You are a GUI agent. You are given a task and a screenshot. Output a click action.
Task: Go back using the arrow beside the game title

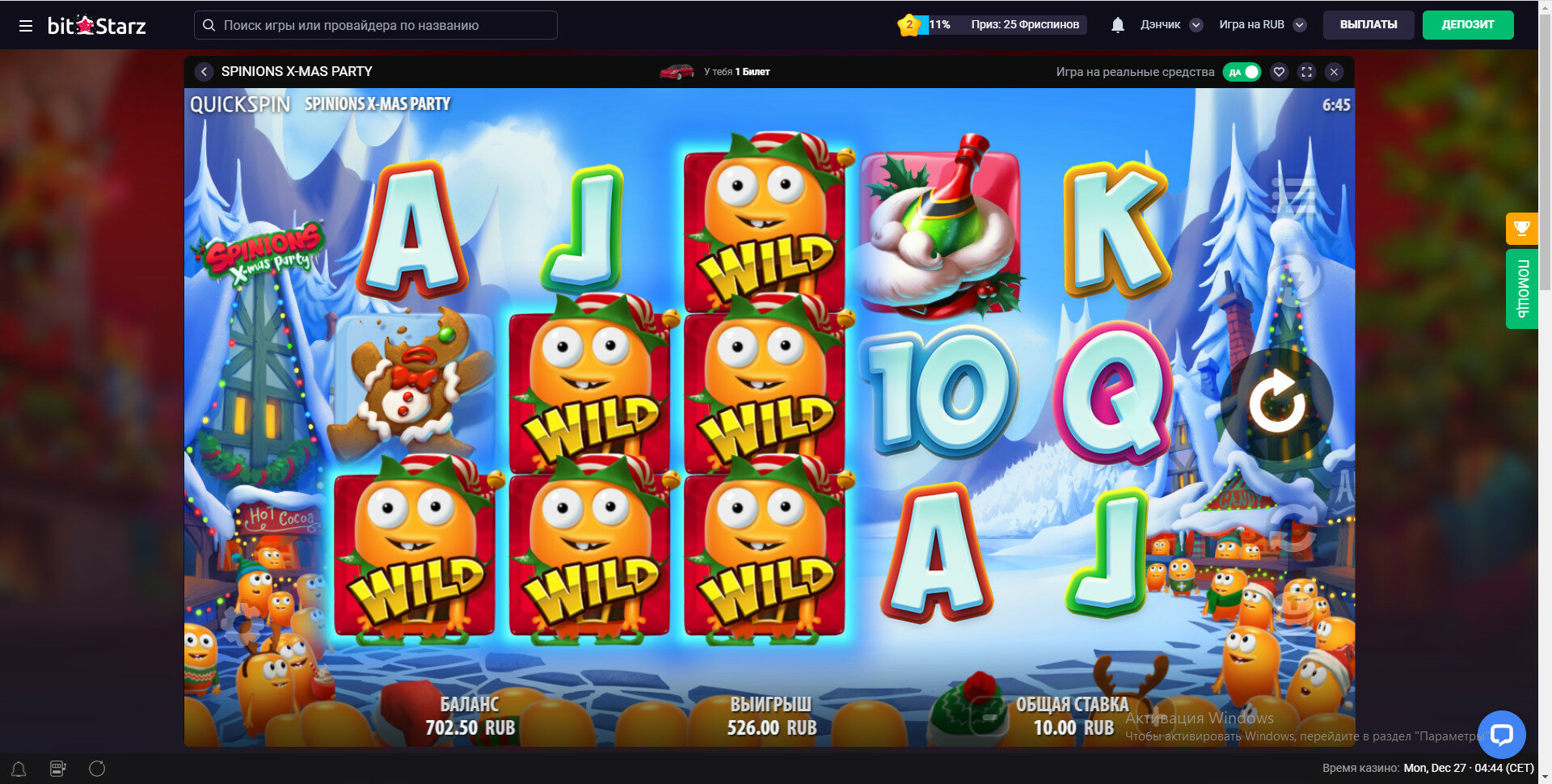point(204,72)
